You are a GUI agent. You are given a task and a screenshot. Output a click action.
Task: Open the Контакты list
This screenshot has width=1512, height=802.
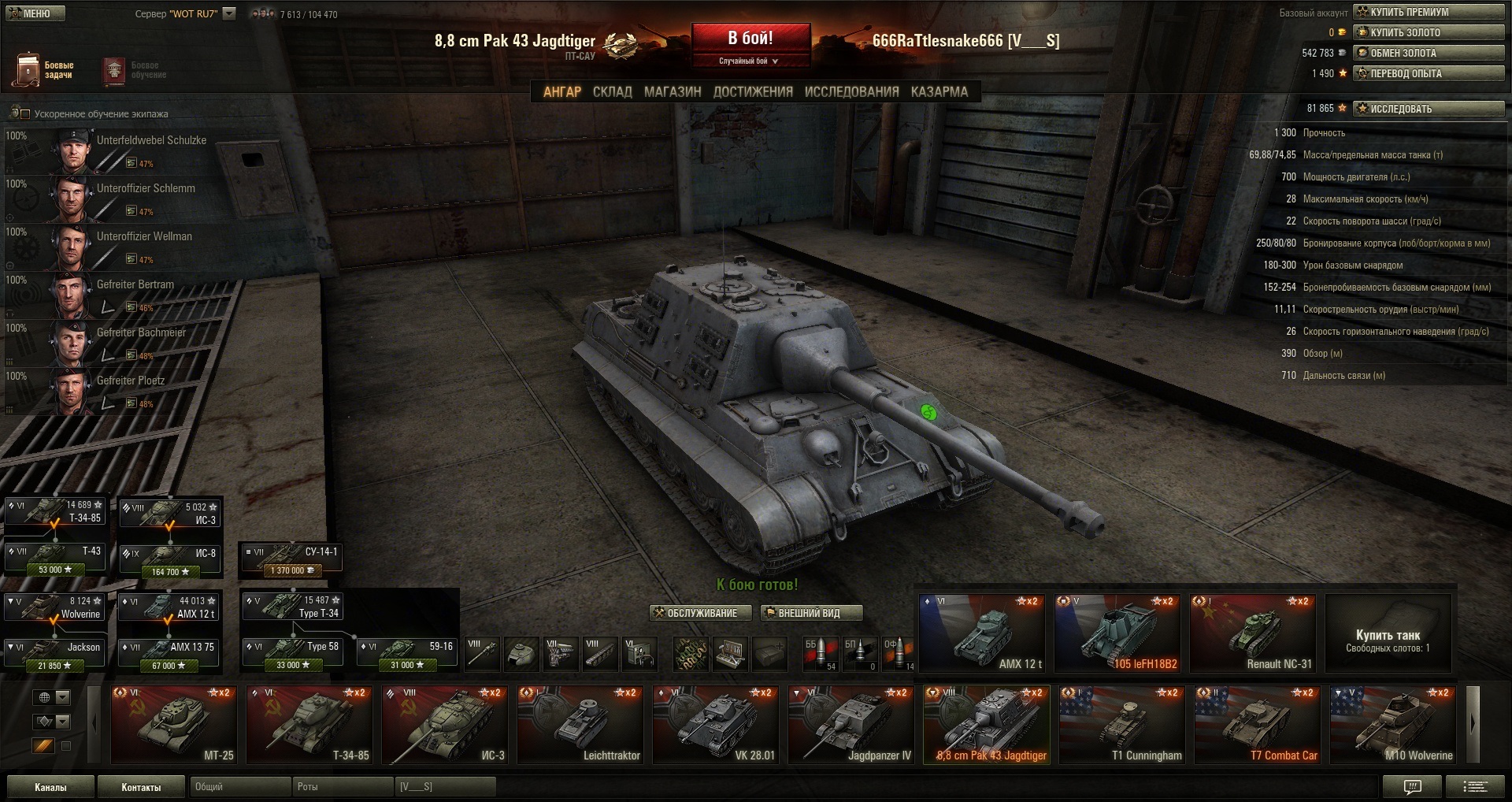(141, 787)
